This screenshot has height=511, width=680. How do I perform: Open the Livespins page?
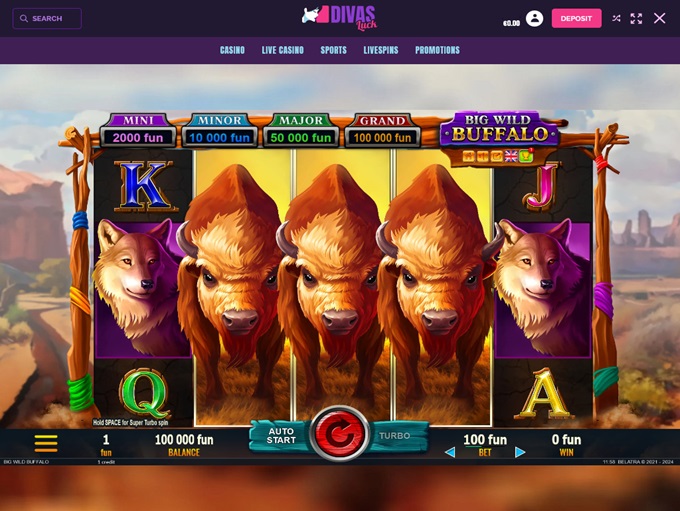click(381, 50)
